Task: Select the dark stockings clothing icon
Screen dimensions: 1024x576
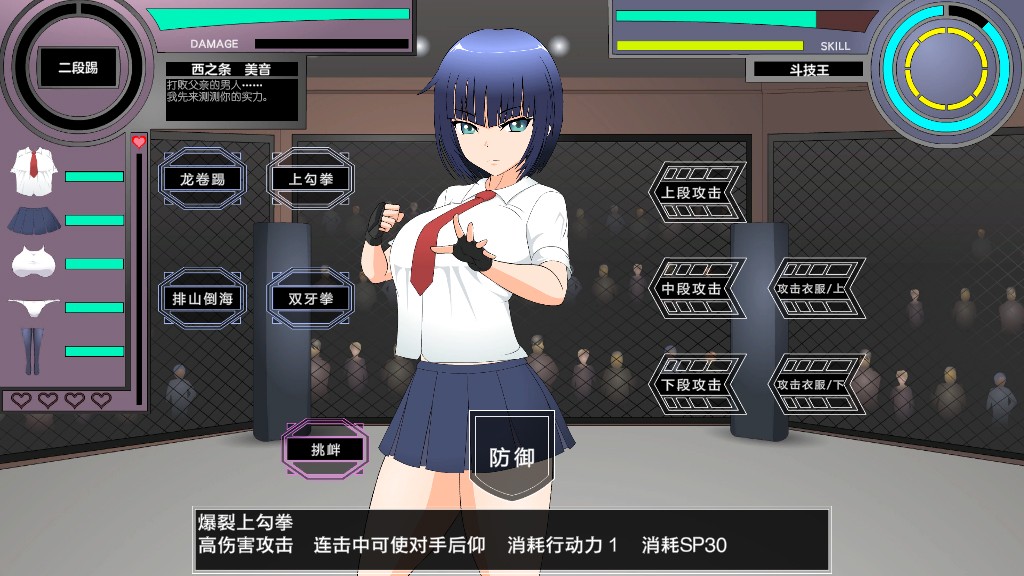Action: (x=33, y=351)
